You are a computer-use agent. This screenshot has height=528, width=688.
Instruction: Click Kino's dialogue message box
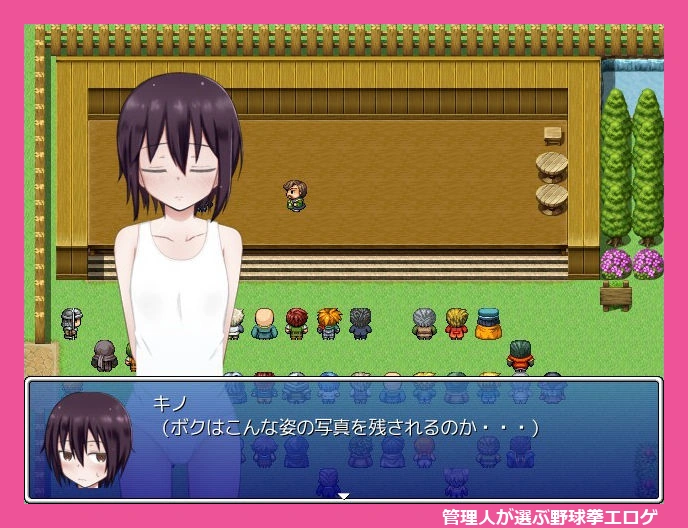point(400,440)
